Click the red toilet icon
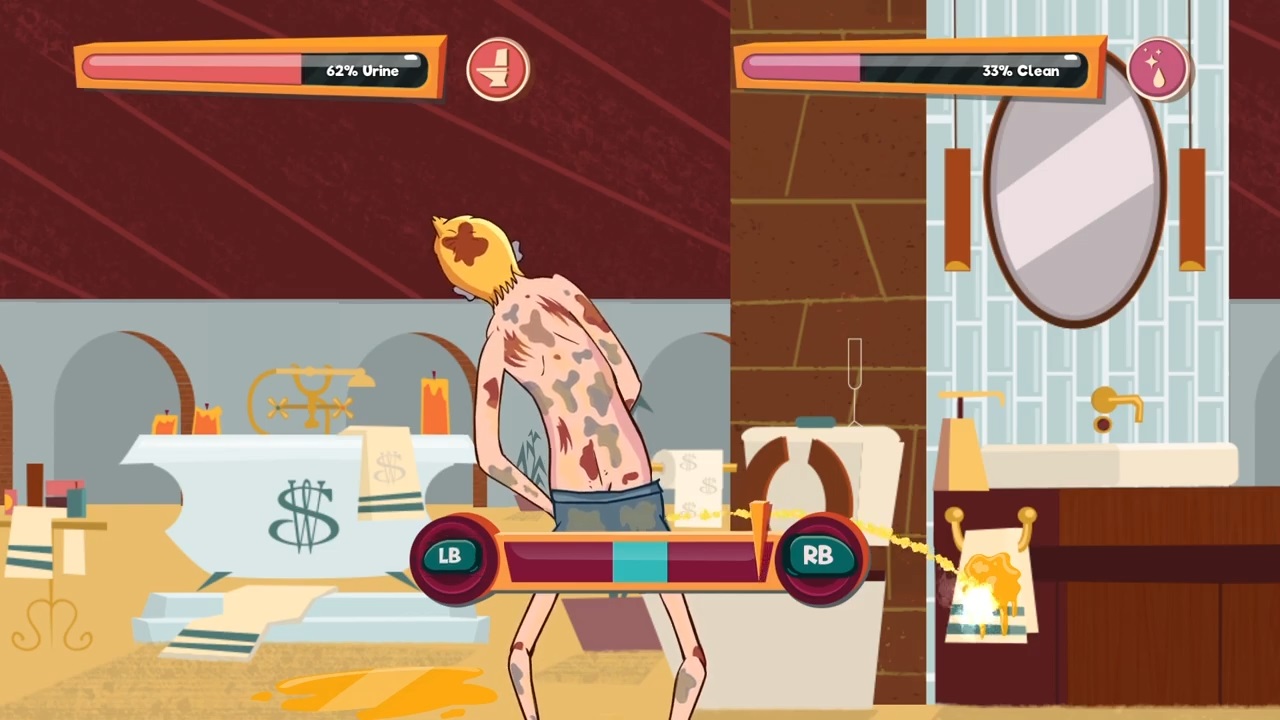This screenshot has height=720, width=1280. click(x=497, y=69)
